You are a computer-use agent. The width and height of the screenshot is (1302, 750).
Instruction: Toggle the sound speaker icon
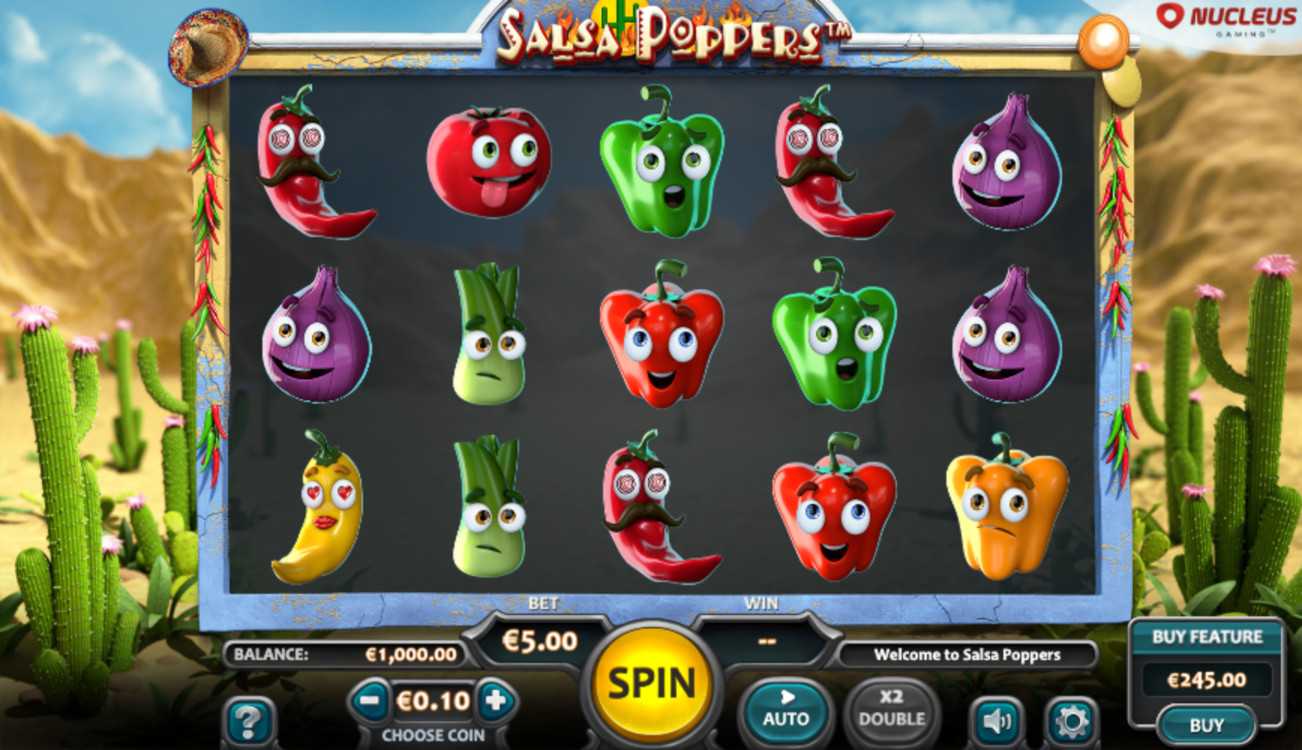click(996, 719)
